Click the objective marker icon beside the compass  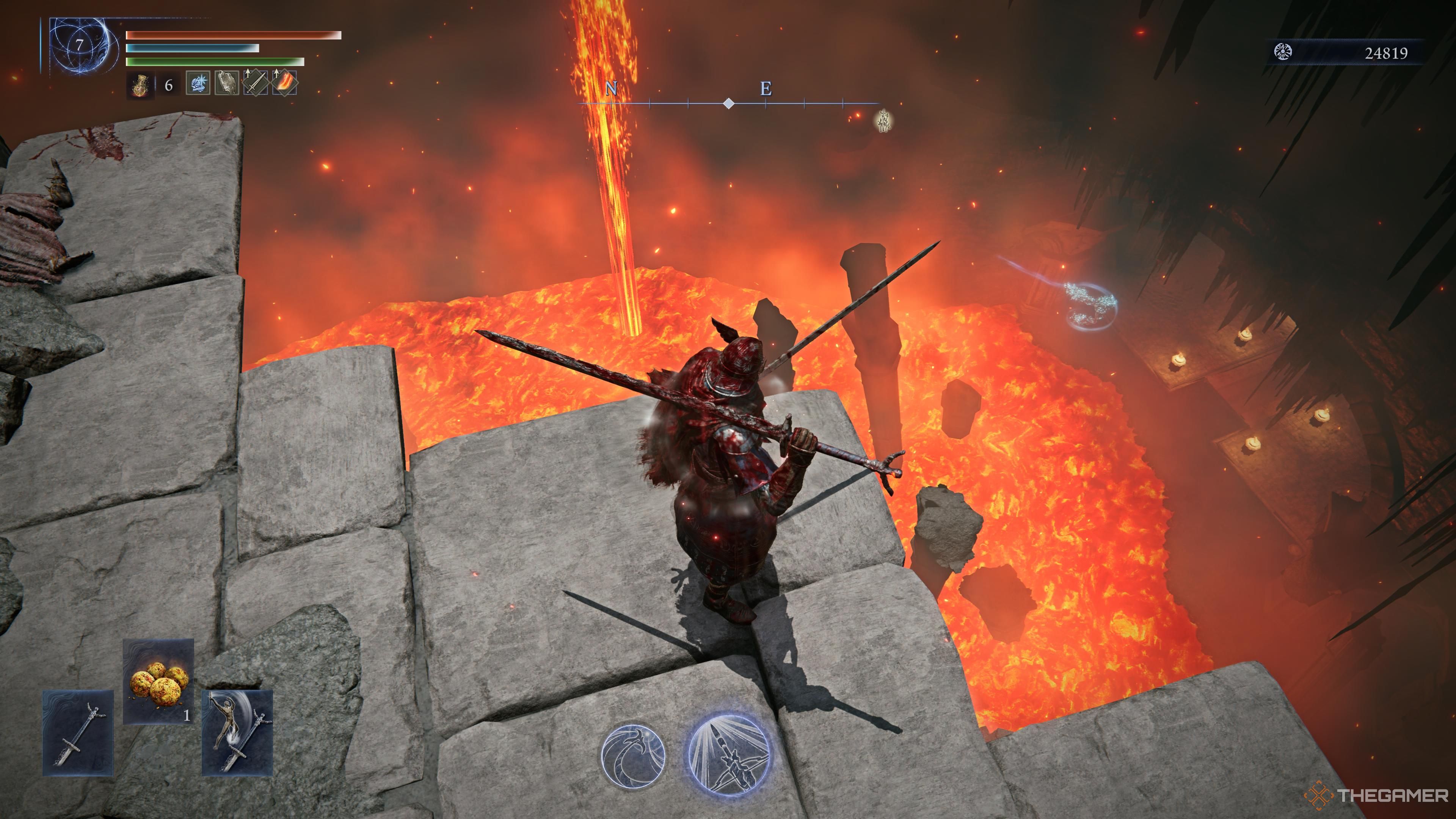883,121
